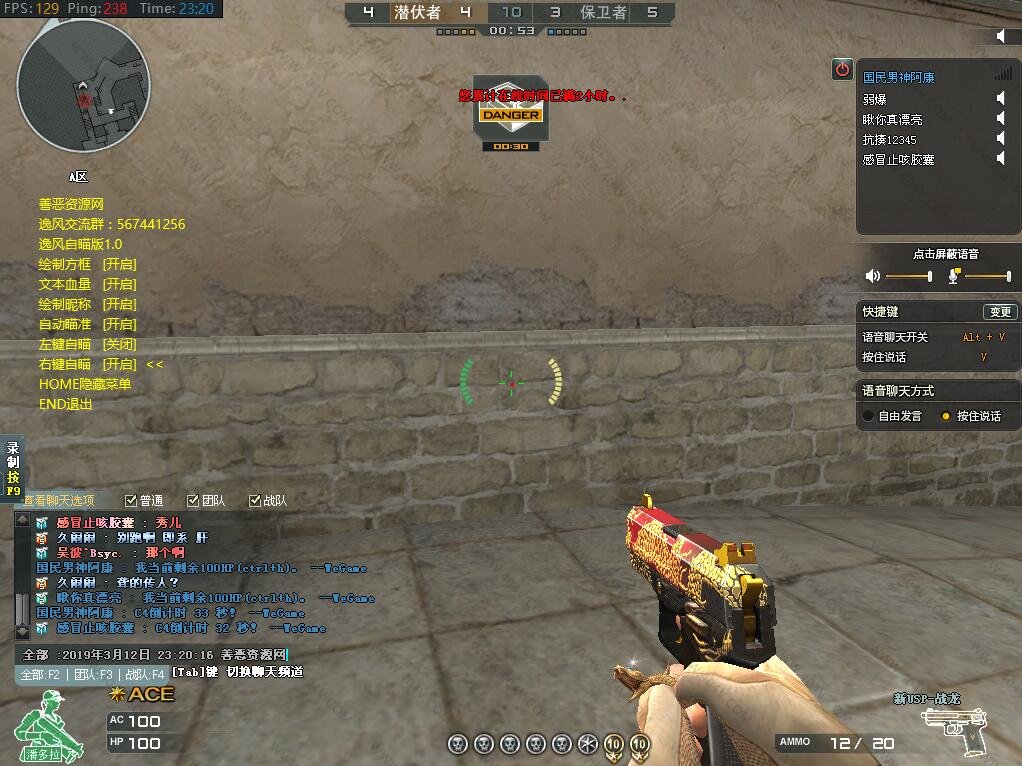Click the circular minimap

point(84,85)
